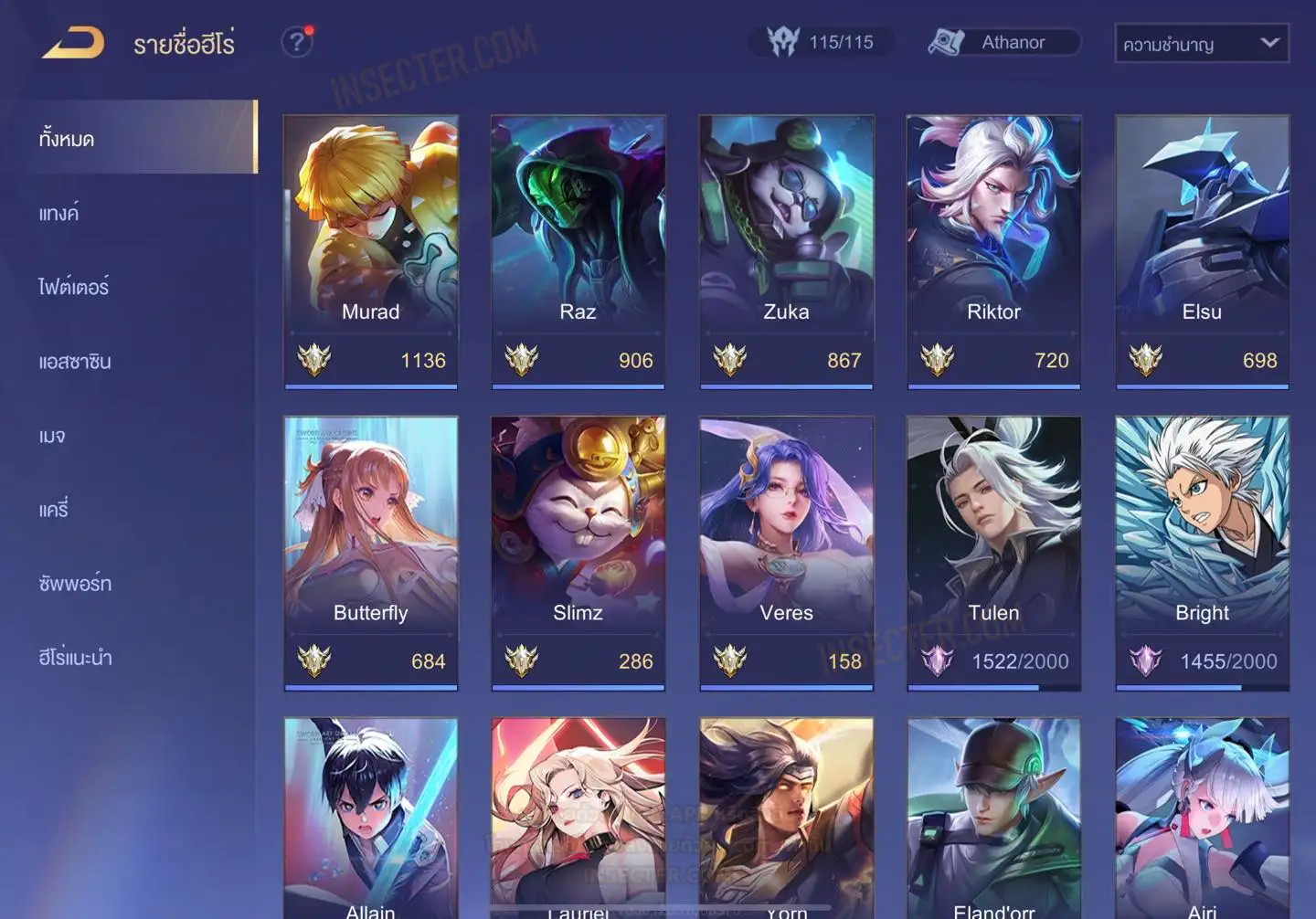
Task: Select the เมจ (Mage) tab
Action: click(52, 436)
